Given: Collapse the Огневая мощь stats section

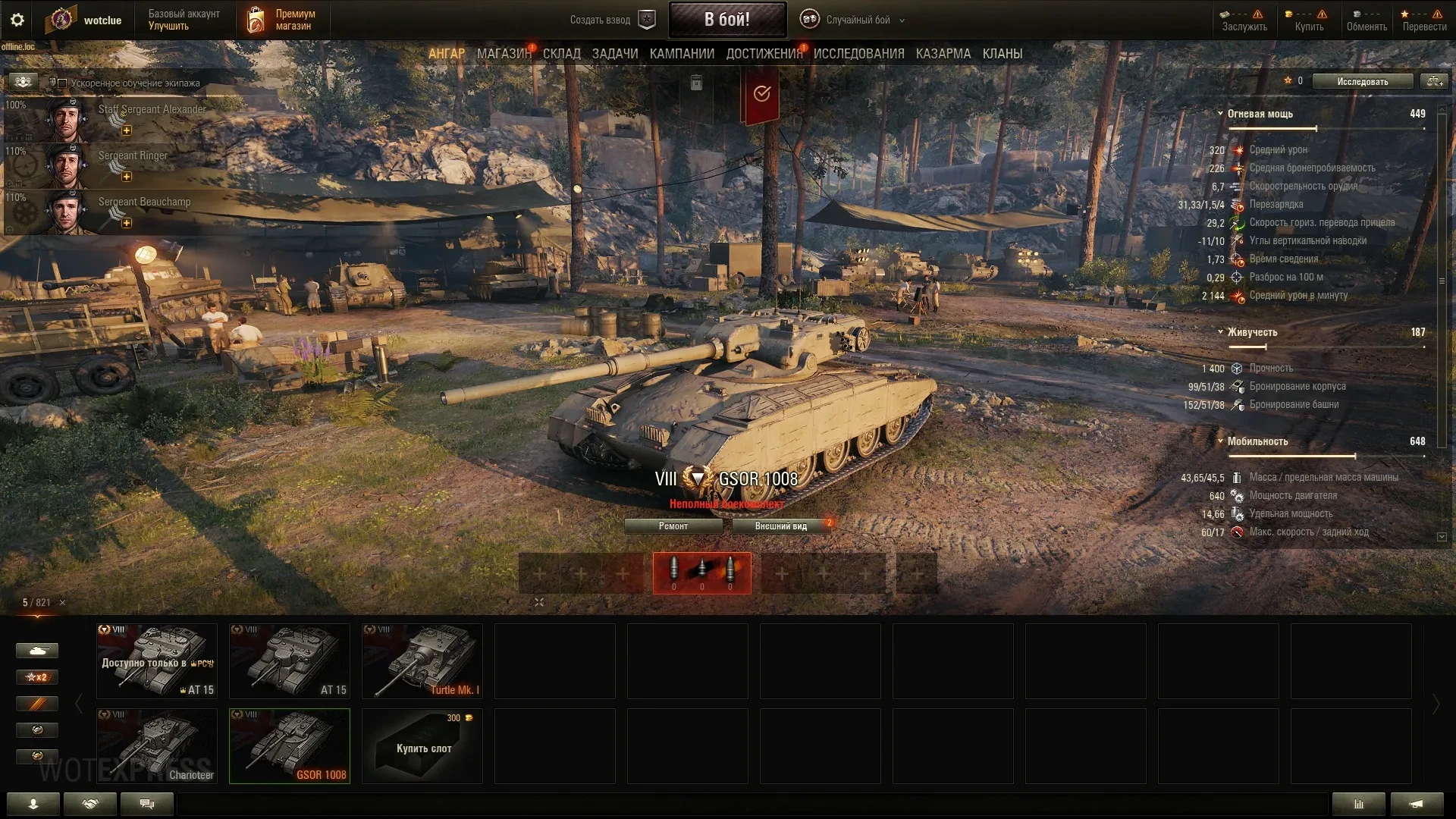Looking at the screenshot, I should [1220, 114].
